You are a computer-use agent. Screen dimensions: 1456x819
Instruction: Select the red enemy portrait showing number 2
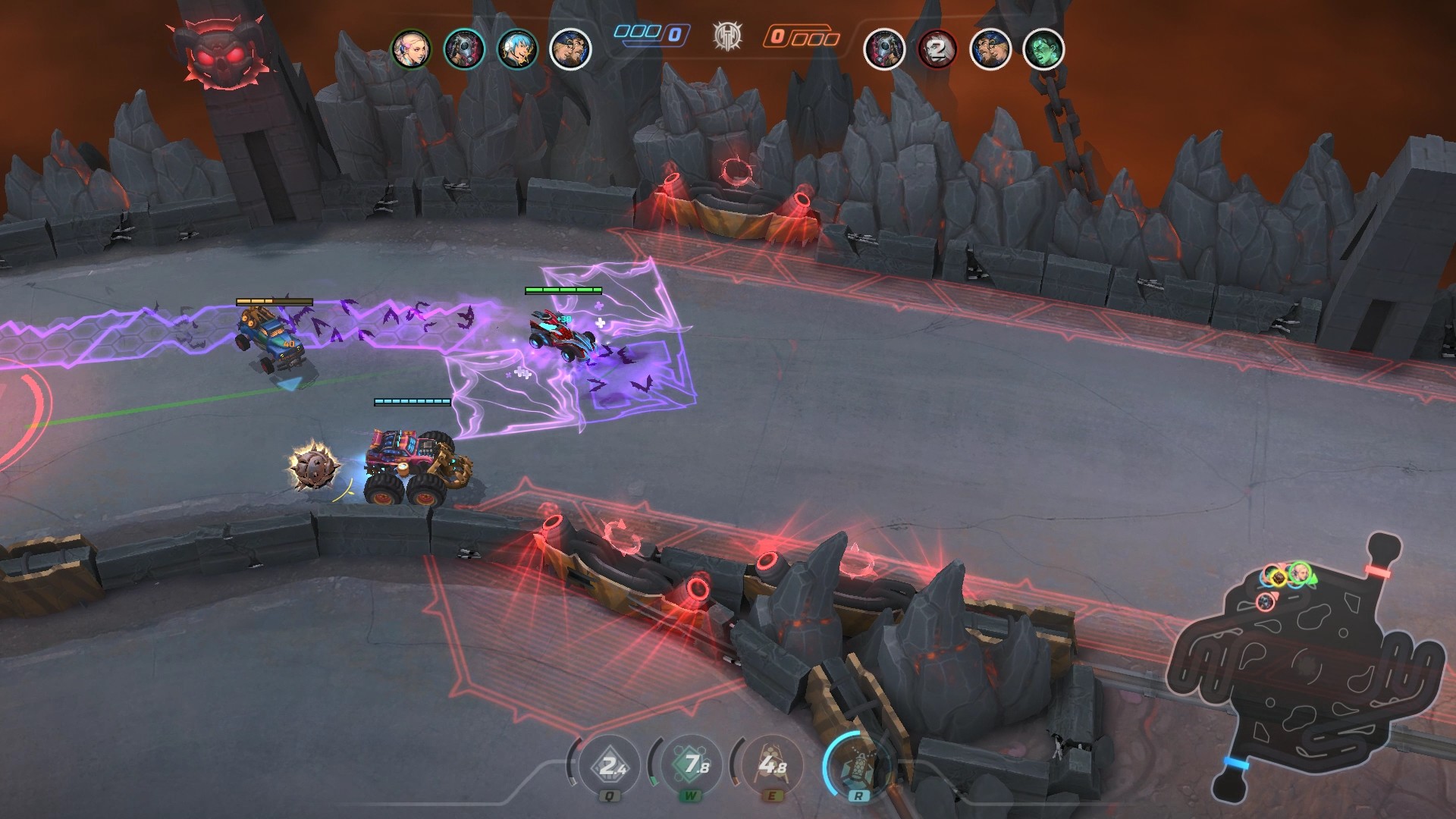pos(938,50)
